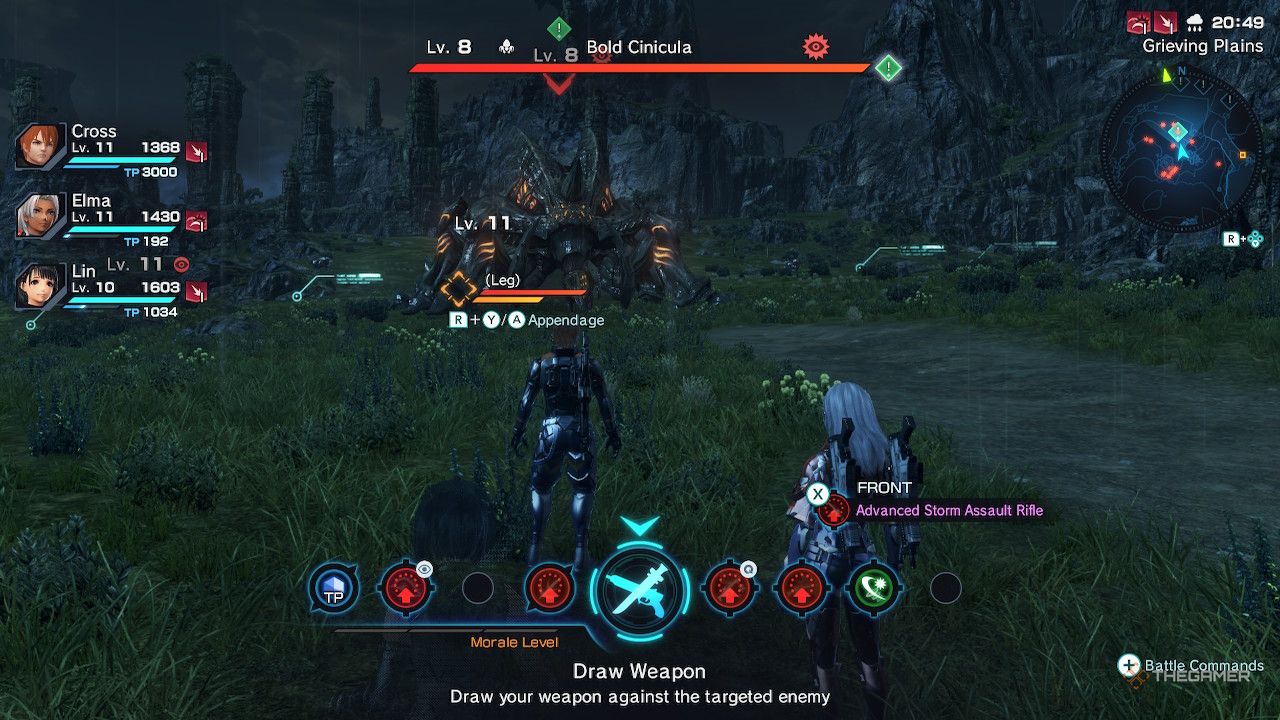This screenshot has height=720, width=1280.
Task: Select Cross's party portrait
Action: 42,148
